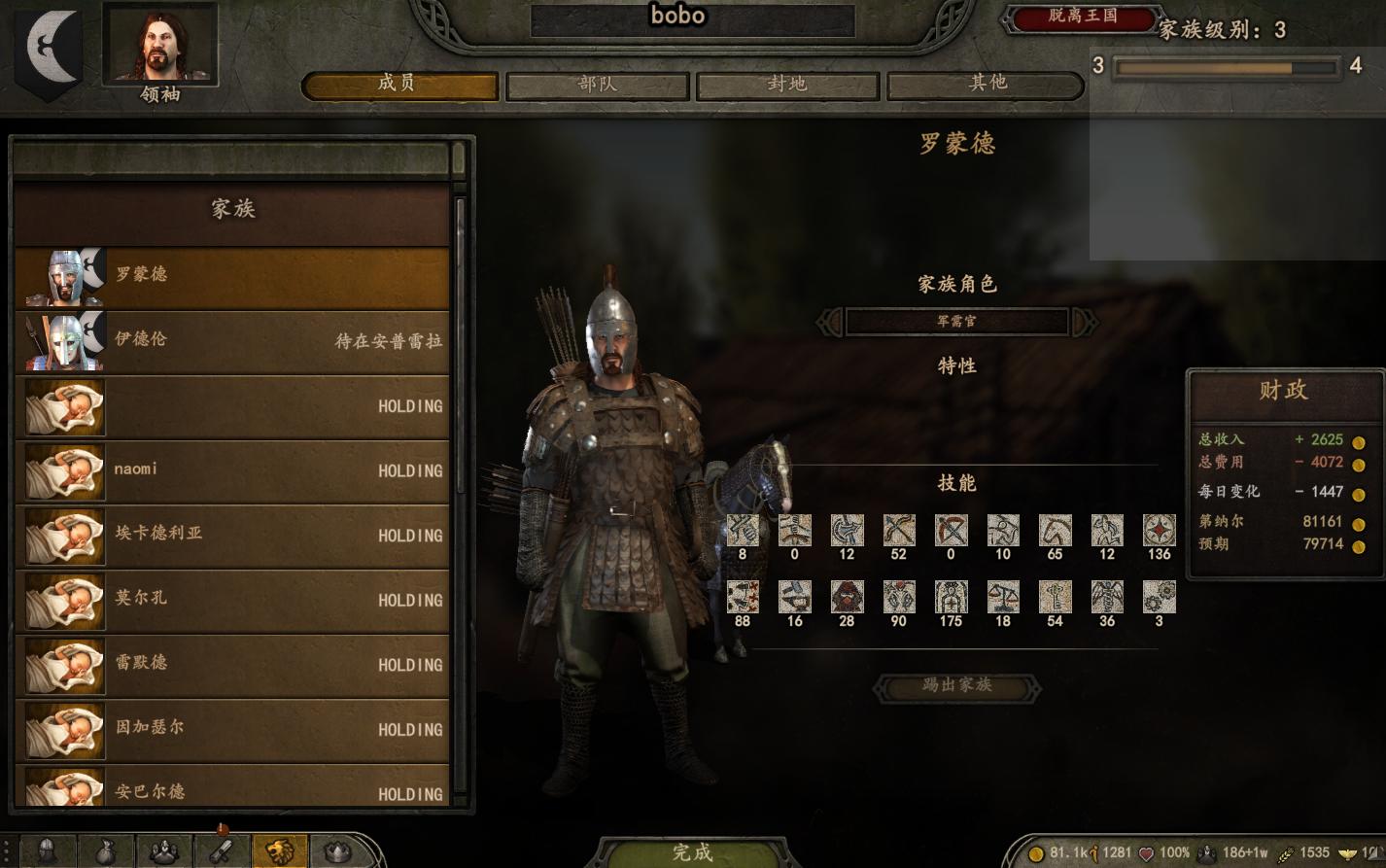Select 因加瑟尔 in the clan list

click(231, 729)
